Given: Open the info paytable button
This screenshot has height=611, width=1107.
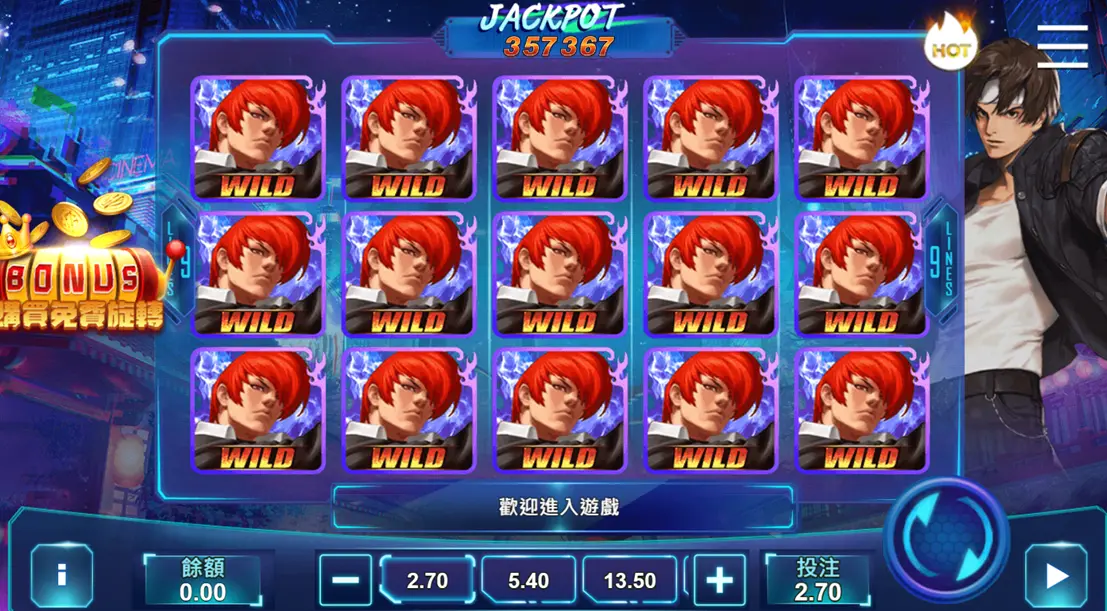Looking at the screenshot, I should coord(61,577).
